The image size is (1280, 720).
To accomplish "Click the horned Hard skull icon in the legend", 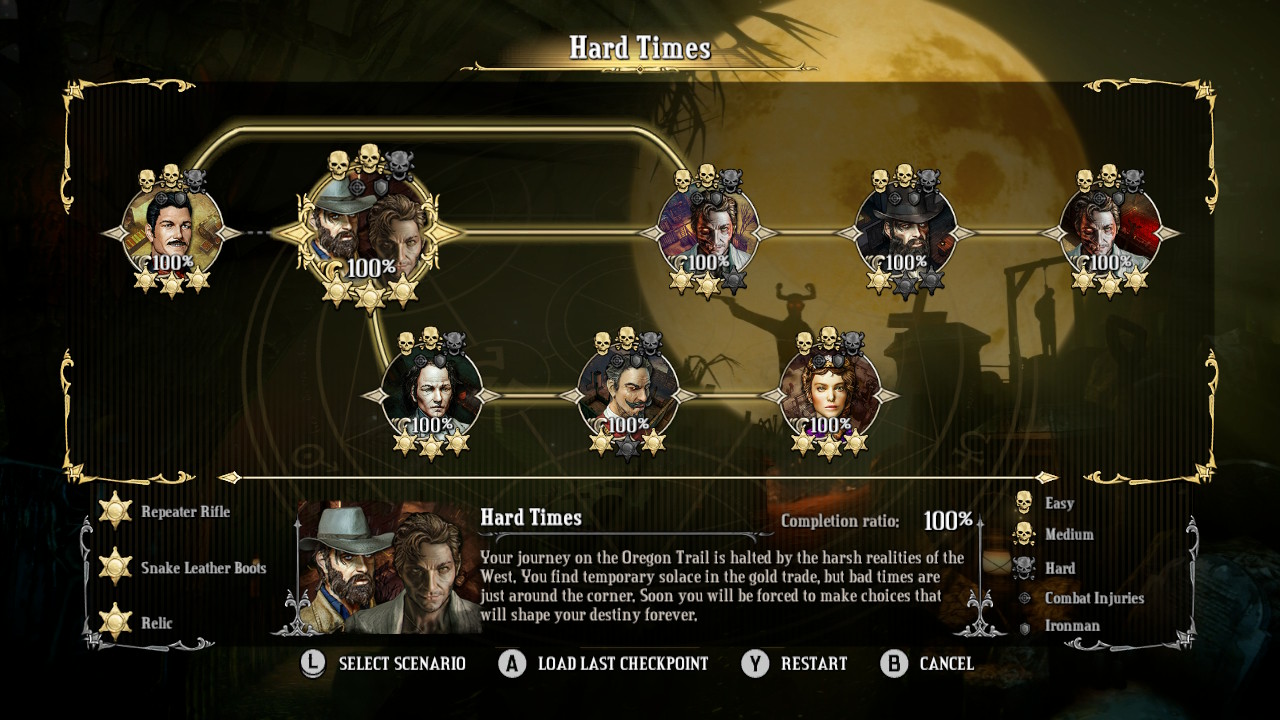I will point(1024,568).
